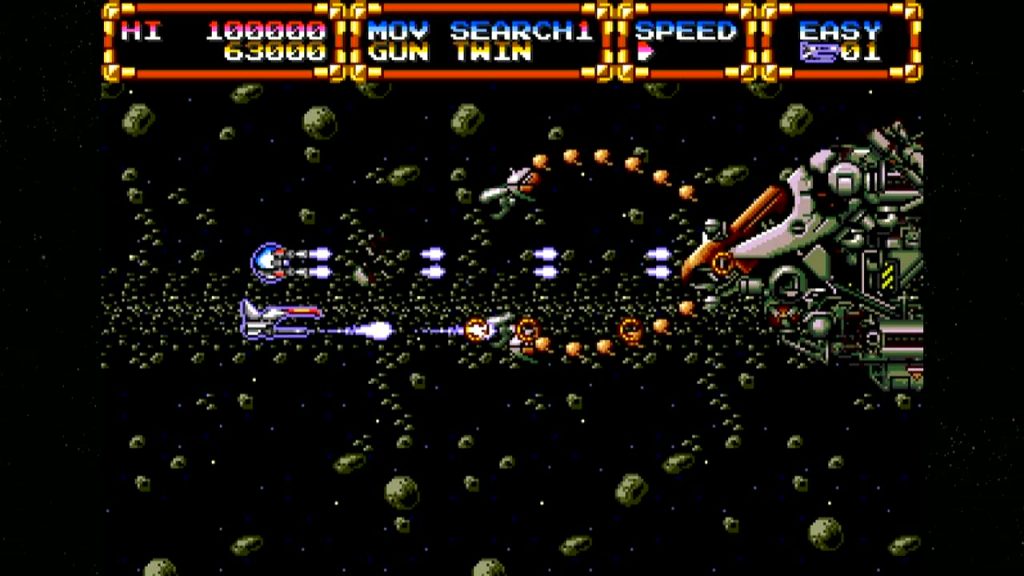Click the pink SPEED level arrow
1024x576 pixels.
click(644, 54)
